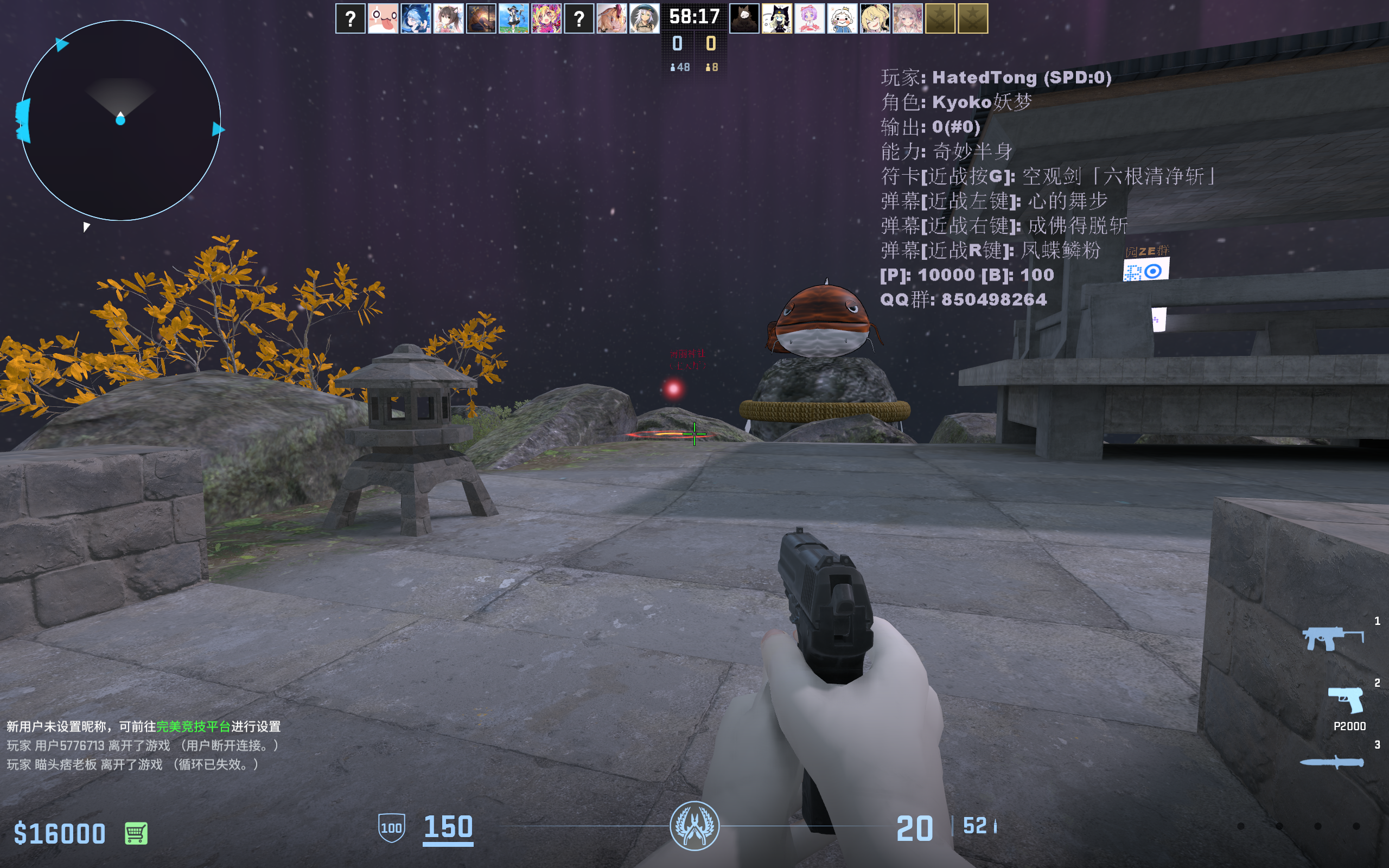Click the blonde girl in black cat hood avatar
This screenshot has width=1389, height=868.
[x=776, y=19]
